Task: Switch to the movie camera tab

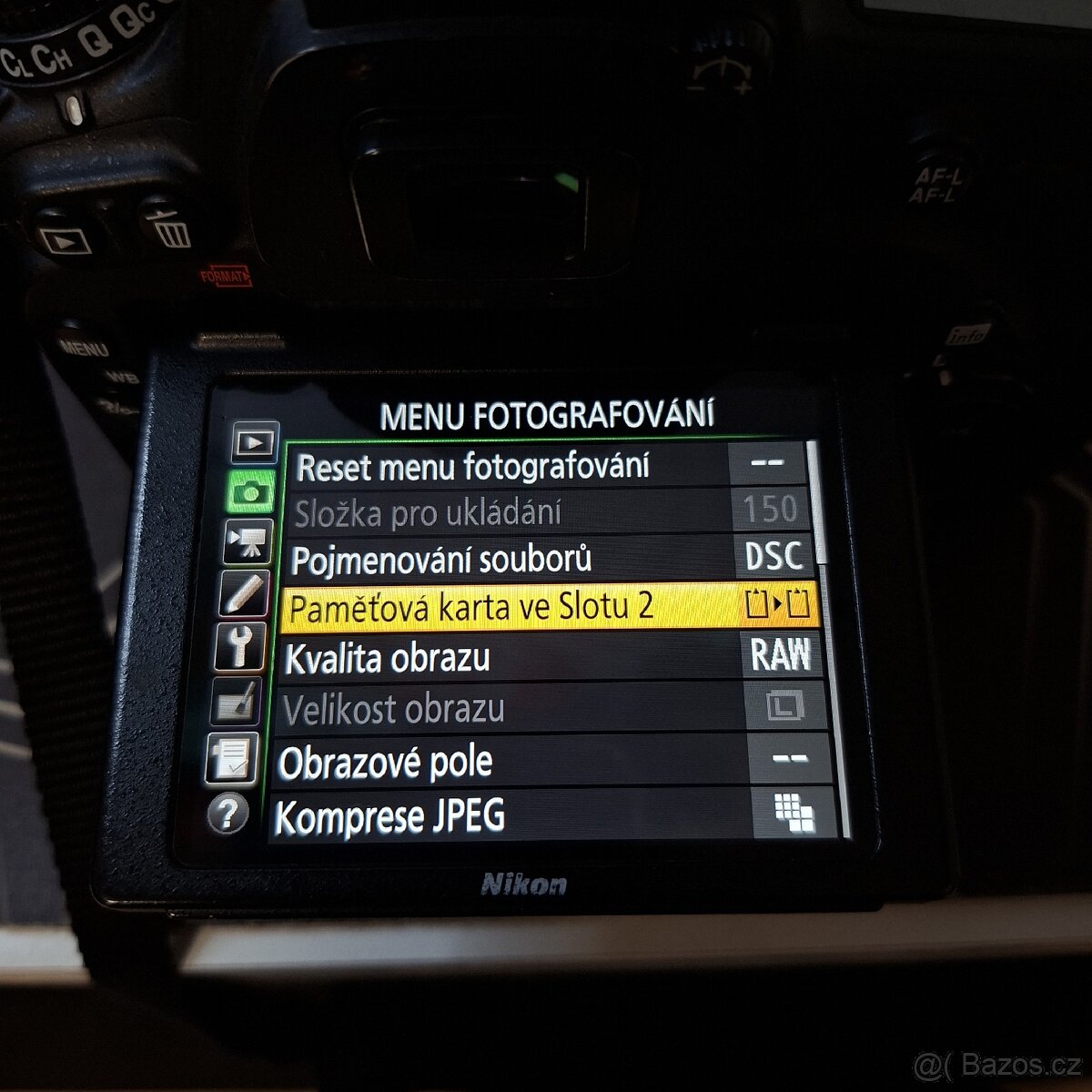Action: tap(248, 542)
